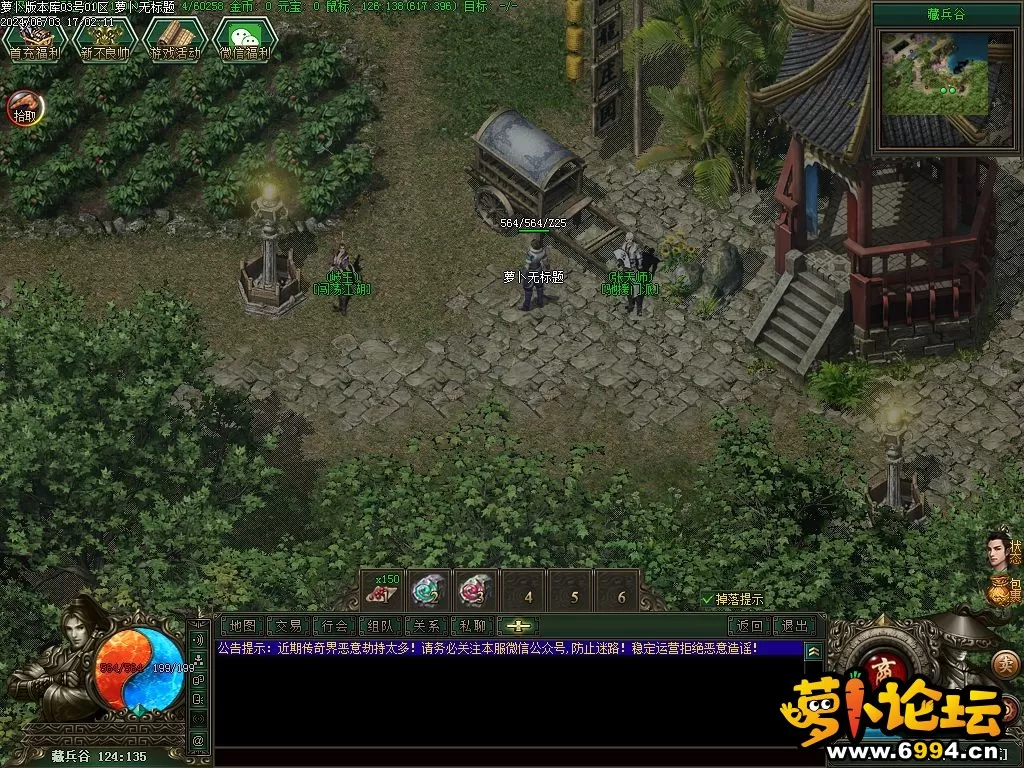The image size is (1024, 768).
Task: Open the 包裹 bag icon
Action: point(1002,590)
